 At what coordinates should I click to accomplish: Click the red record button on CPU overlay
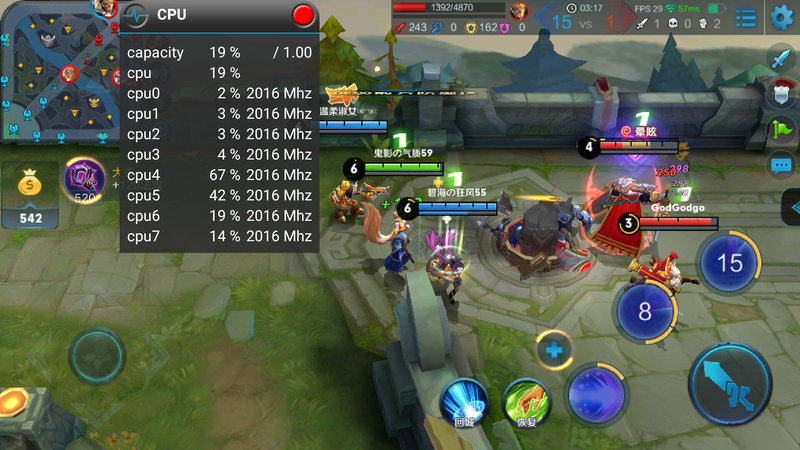pyautogui.click(x=304, y=15)
